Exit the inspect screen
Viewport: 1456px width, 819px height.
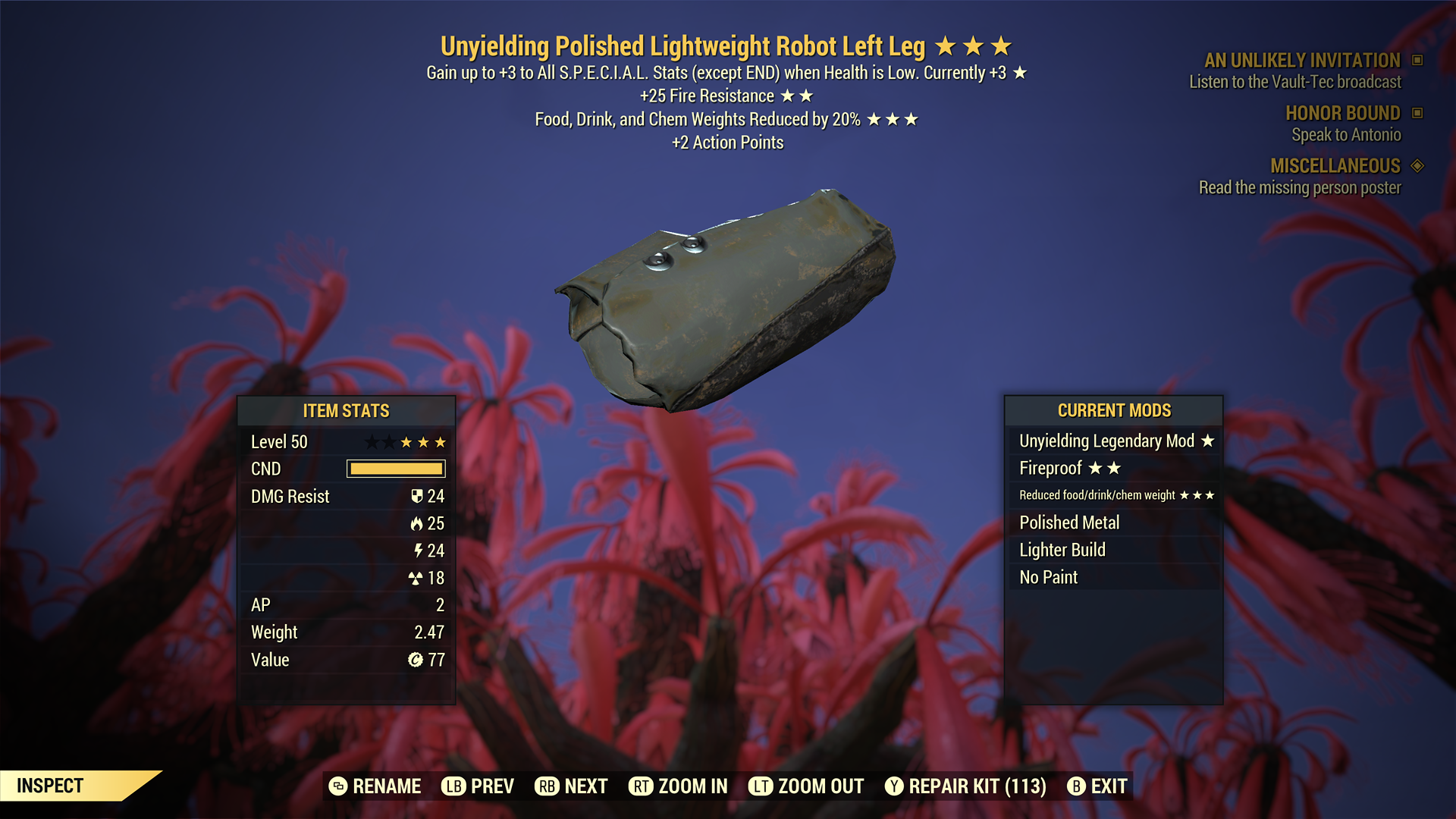(1097, 786)
